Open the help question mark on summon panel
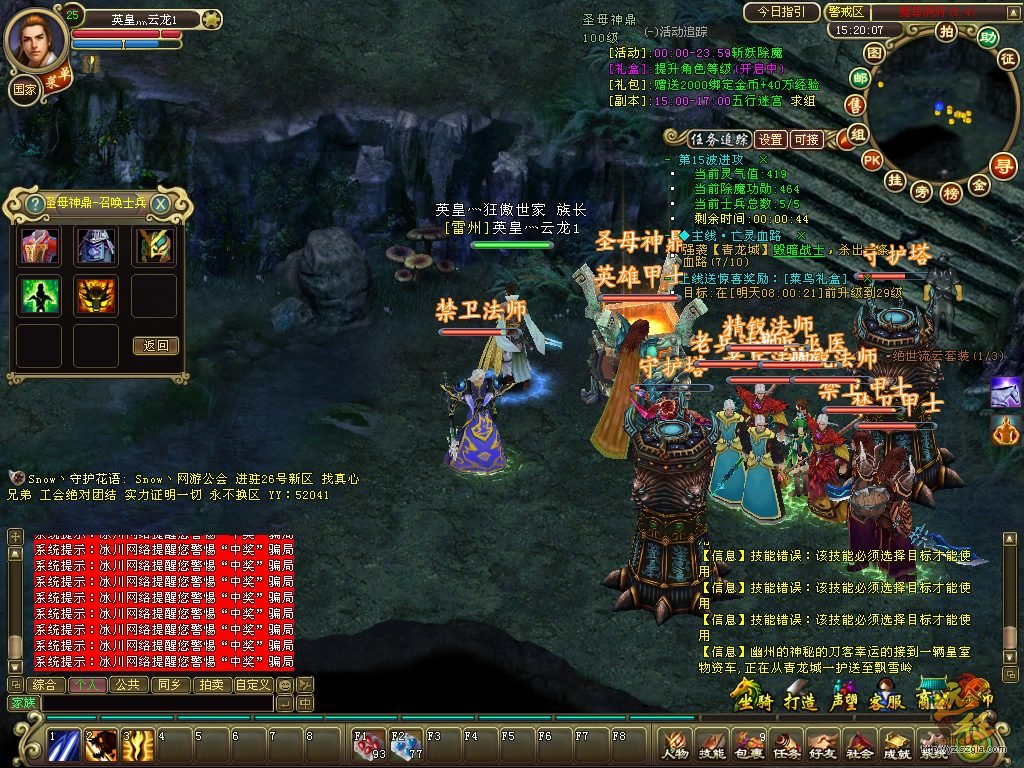 pos(33,203)
